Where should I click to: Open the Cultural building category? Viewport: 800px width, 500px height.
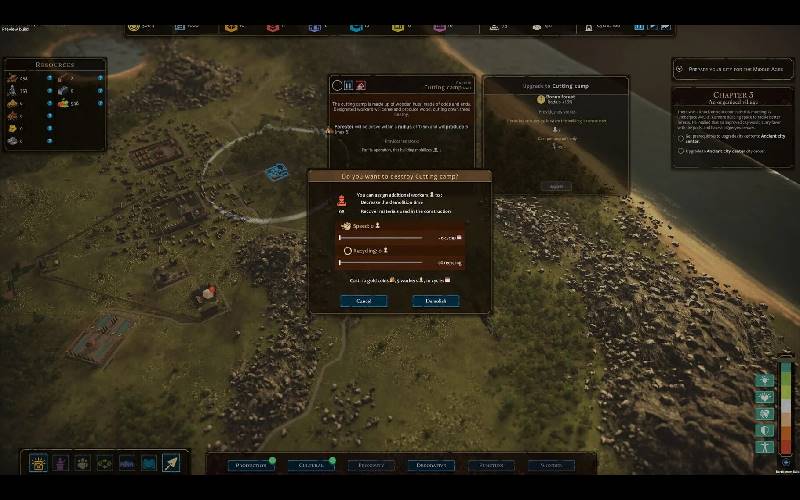click(311, 465)
